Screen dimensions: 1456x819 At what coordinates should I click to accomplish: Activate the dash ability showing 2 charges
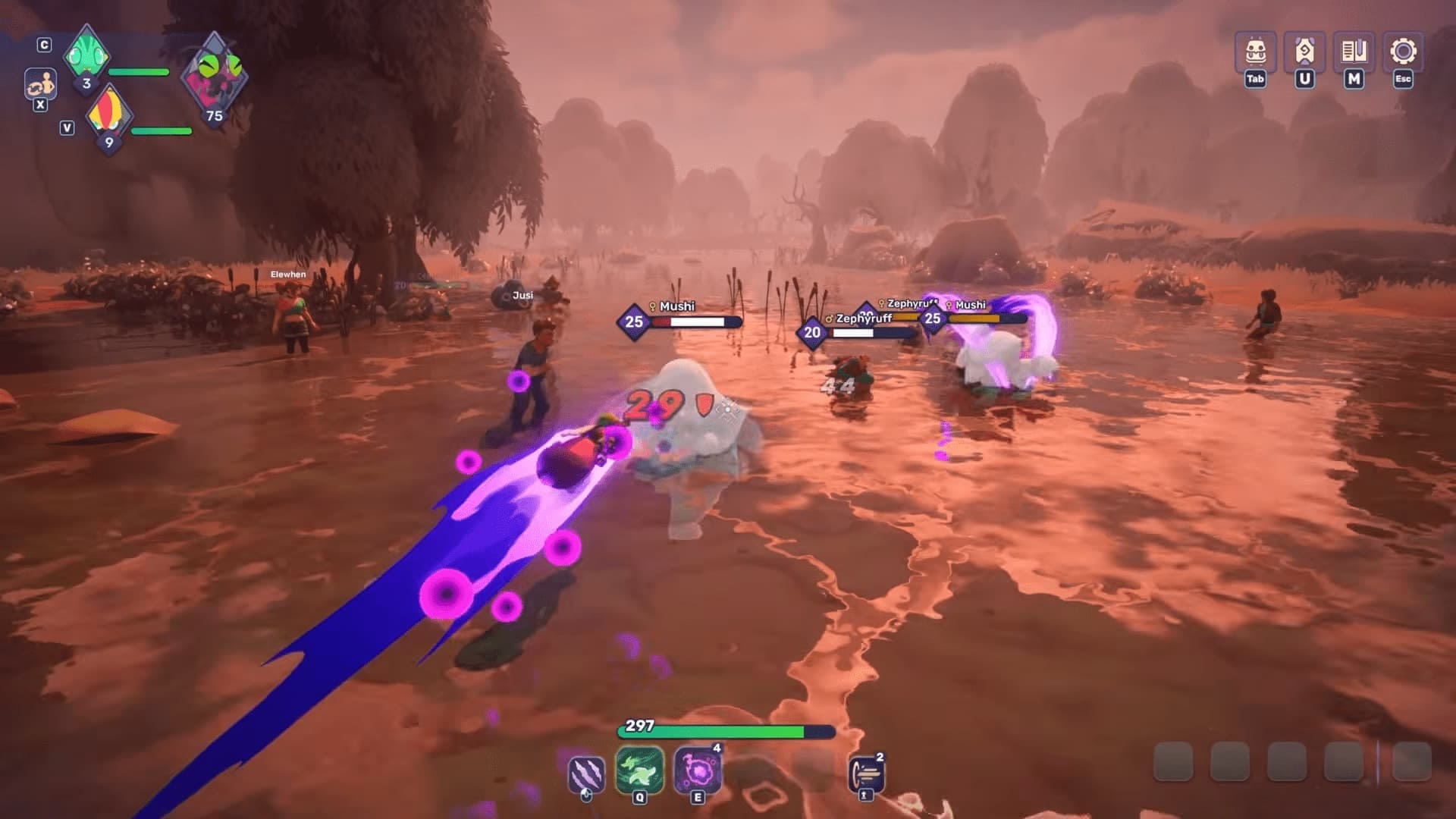(x=866, y=775)
